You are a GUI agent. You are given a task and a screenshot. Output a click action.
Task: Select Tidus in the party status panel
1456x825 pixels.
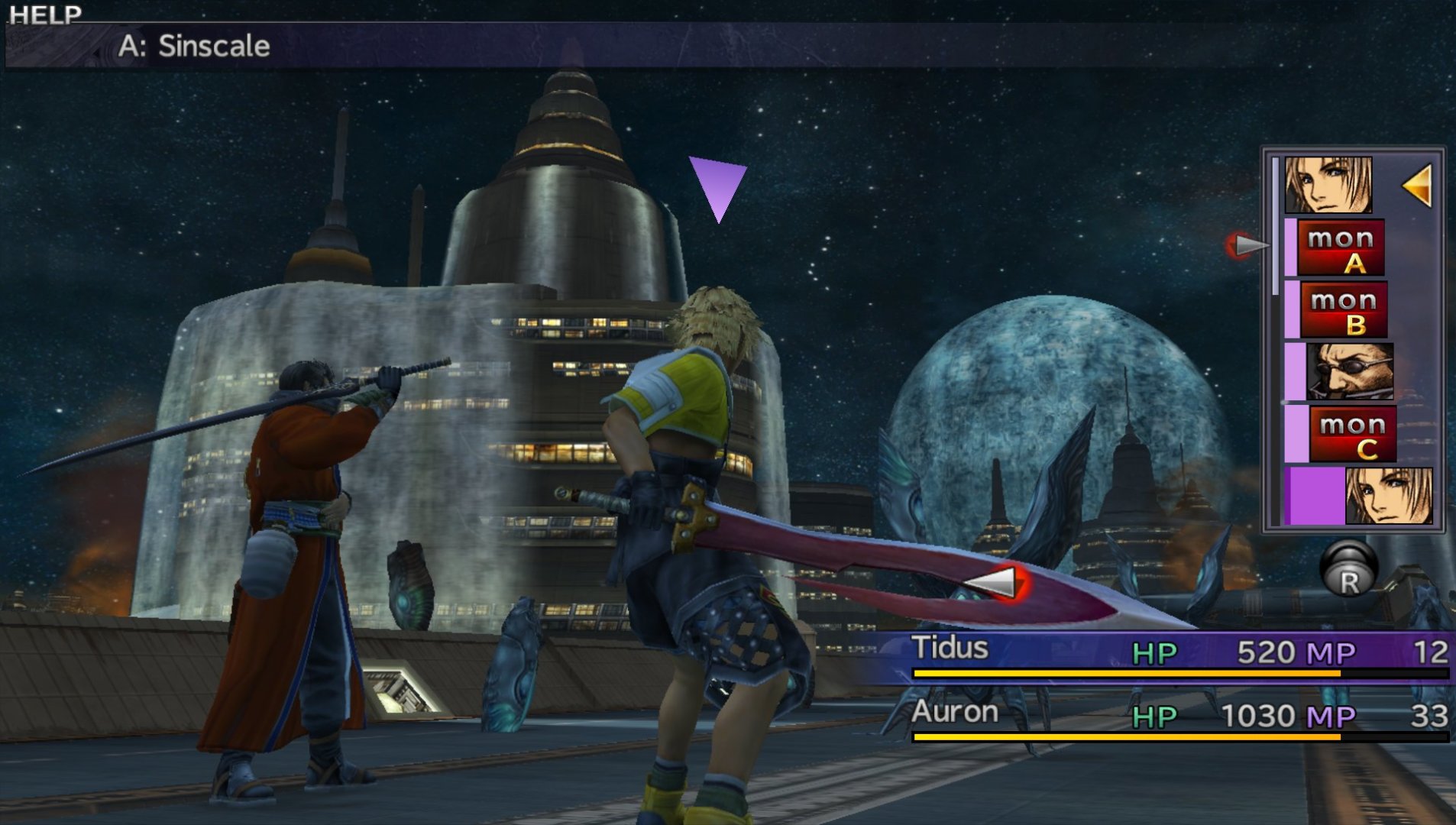click(950, 649)
